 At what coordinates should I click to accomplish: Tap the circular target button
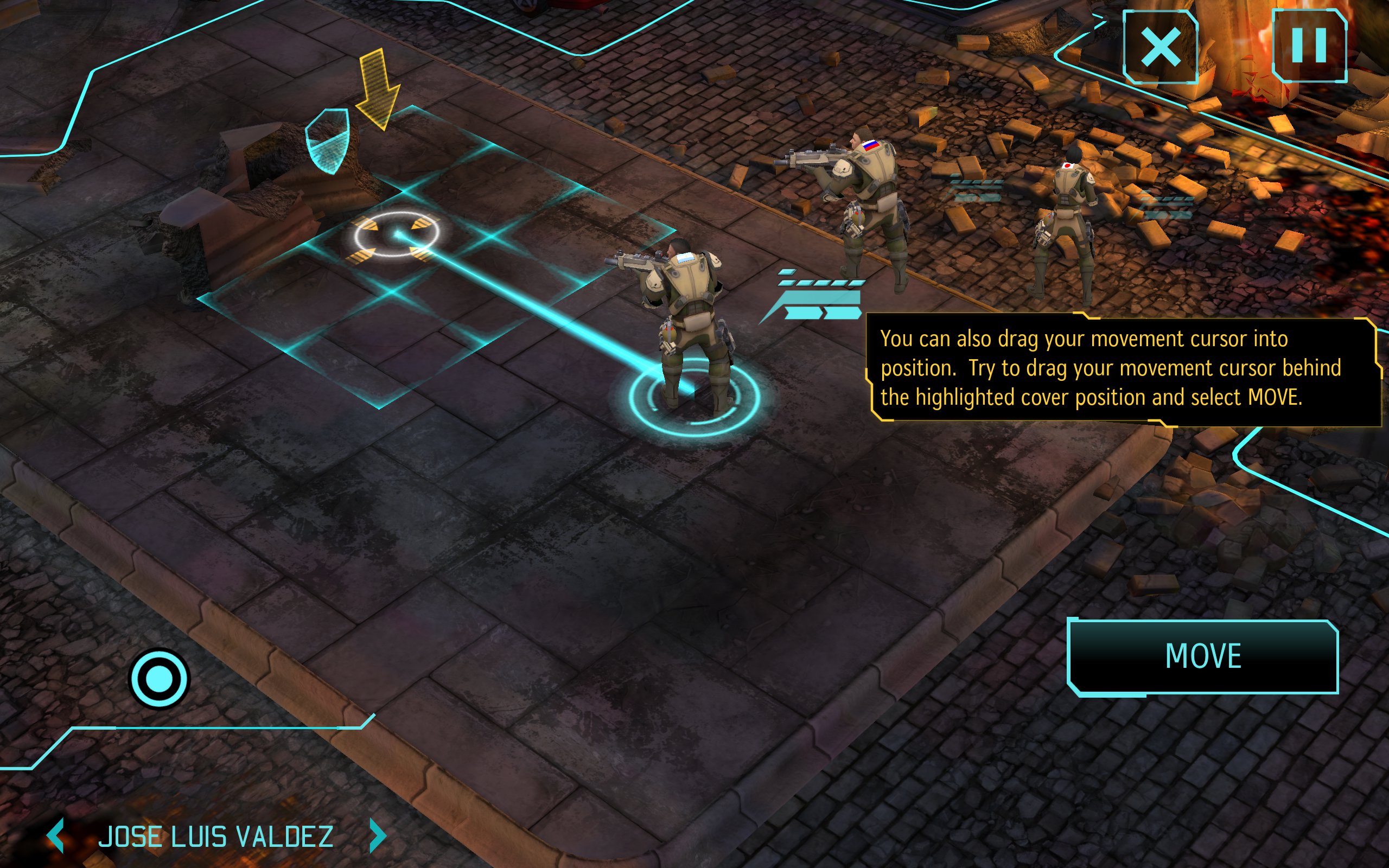[x=159, y=679]
